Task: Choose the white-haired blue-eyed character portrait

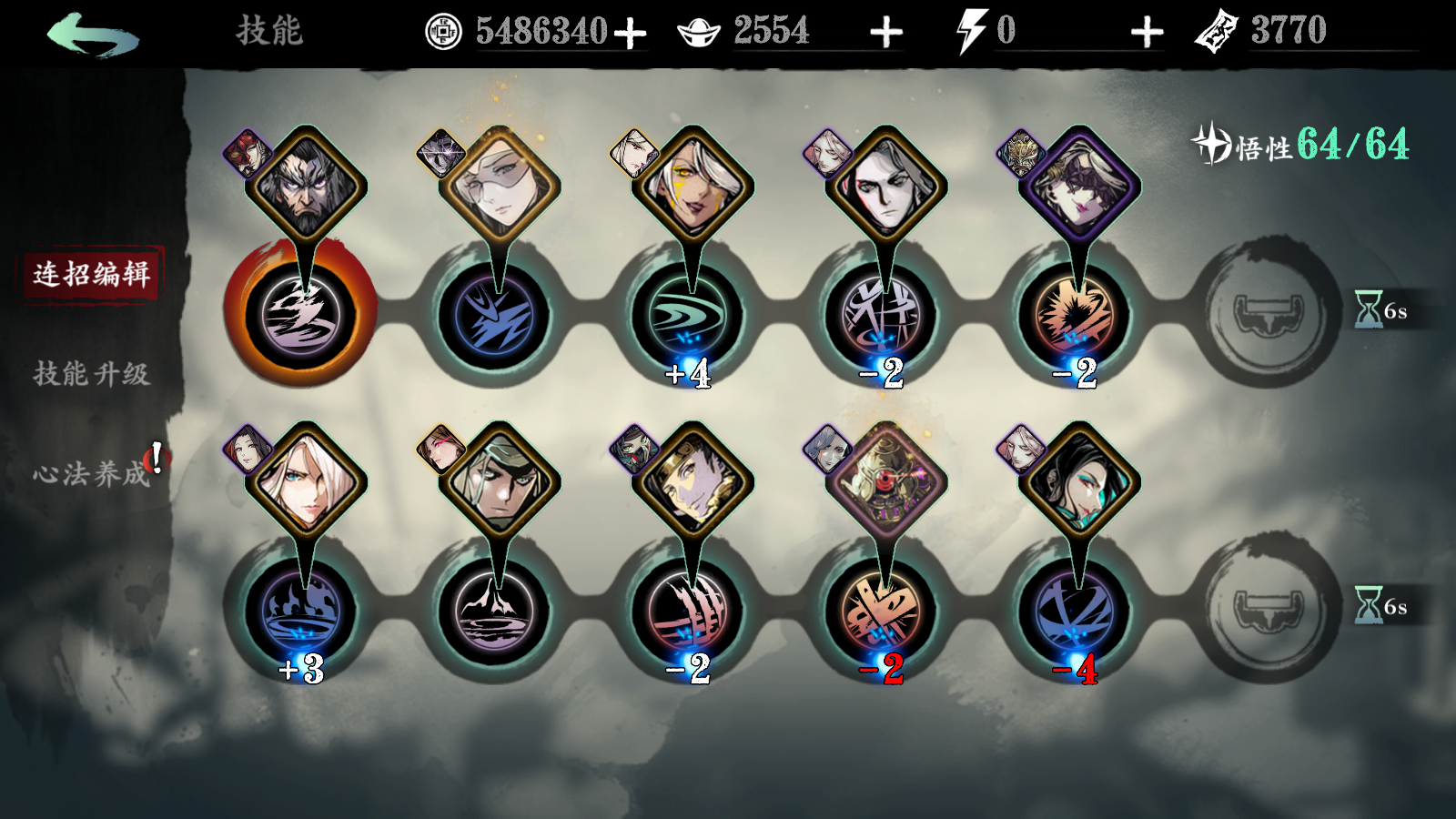Action: click(x=306, y=482)
